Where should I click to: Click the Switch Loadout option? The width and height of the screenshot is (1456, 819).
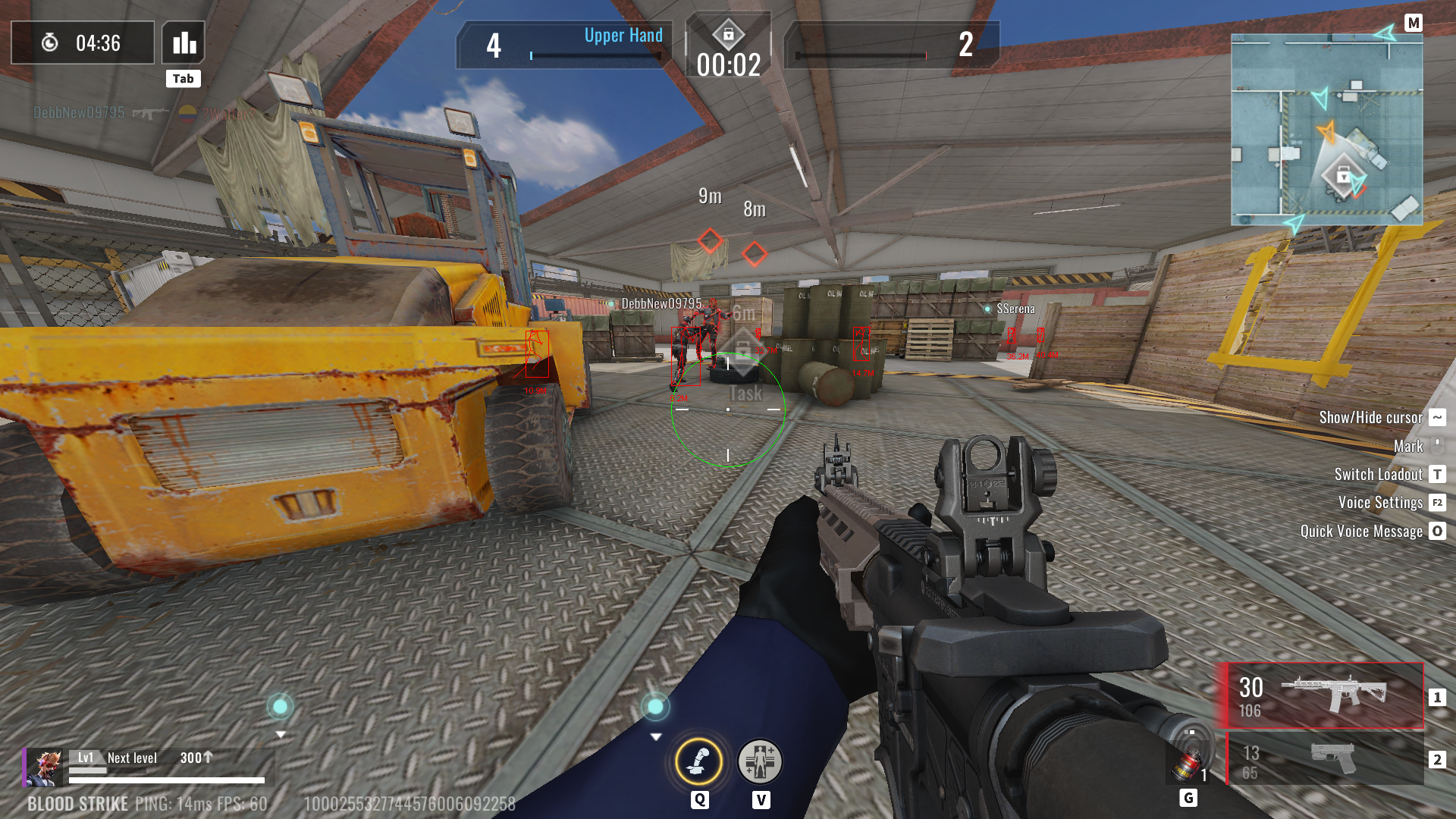(1378, 475)
